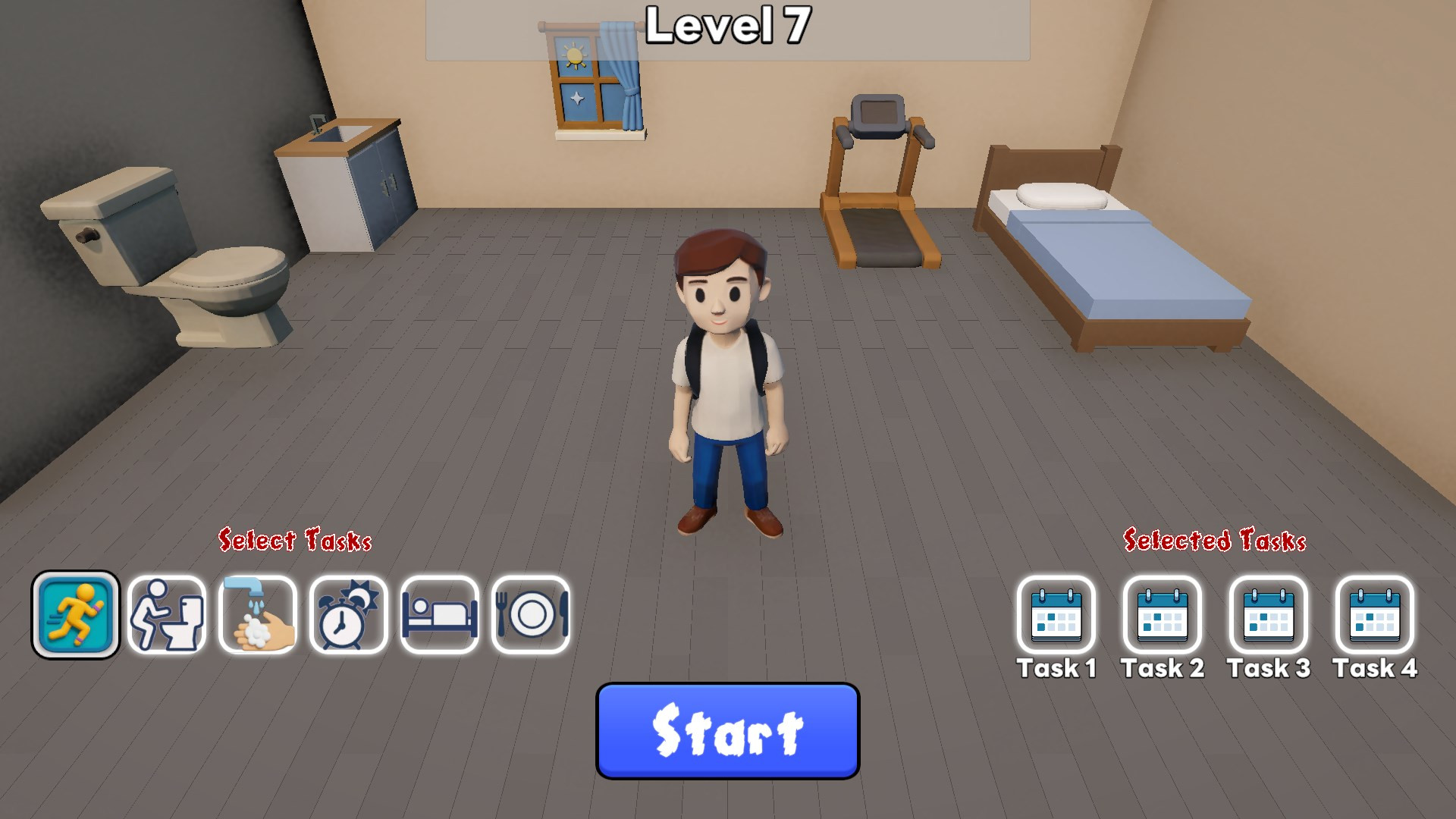
Task: Choose the toilet task icon
Action: pos(167,614)
